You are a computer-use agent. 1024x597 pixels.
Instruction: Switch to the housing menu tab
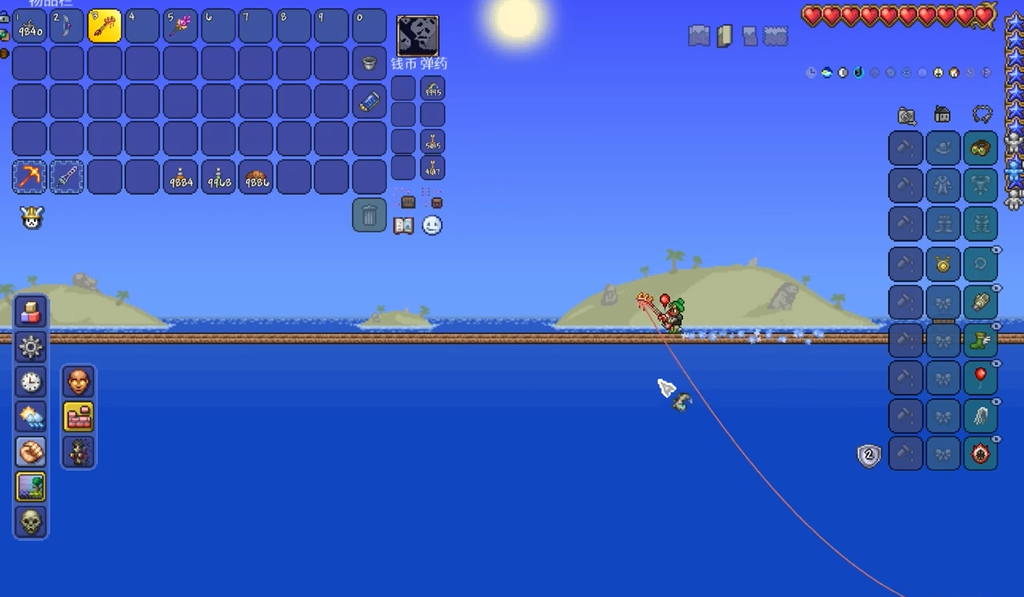click(x=942, y=115)
